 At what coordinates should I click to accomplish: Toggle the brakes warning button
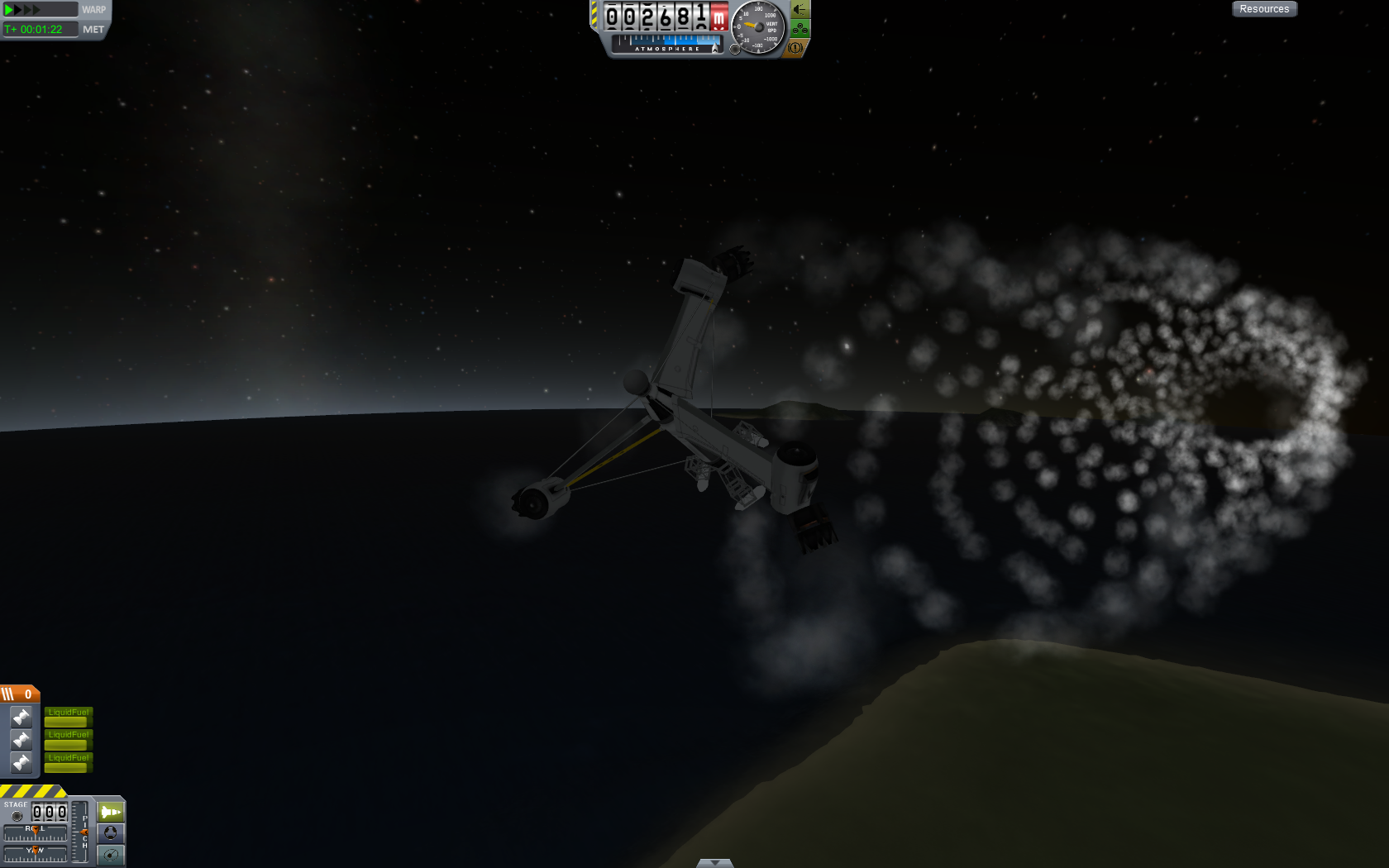(x=795, y=48)
